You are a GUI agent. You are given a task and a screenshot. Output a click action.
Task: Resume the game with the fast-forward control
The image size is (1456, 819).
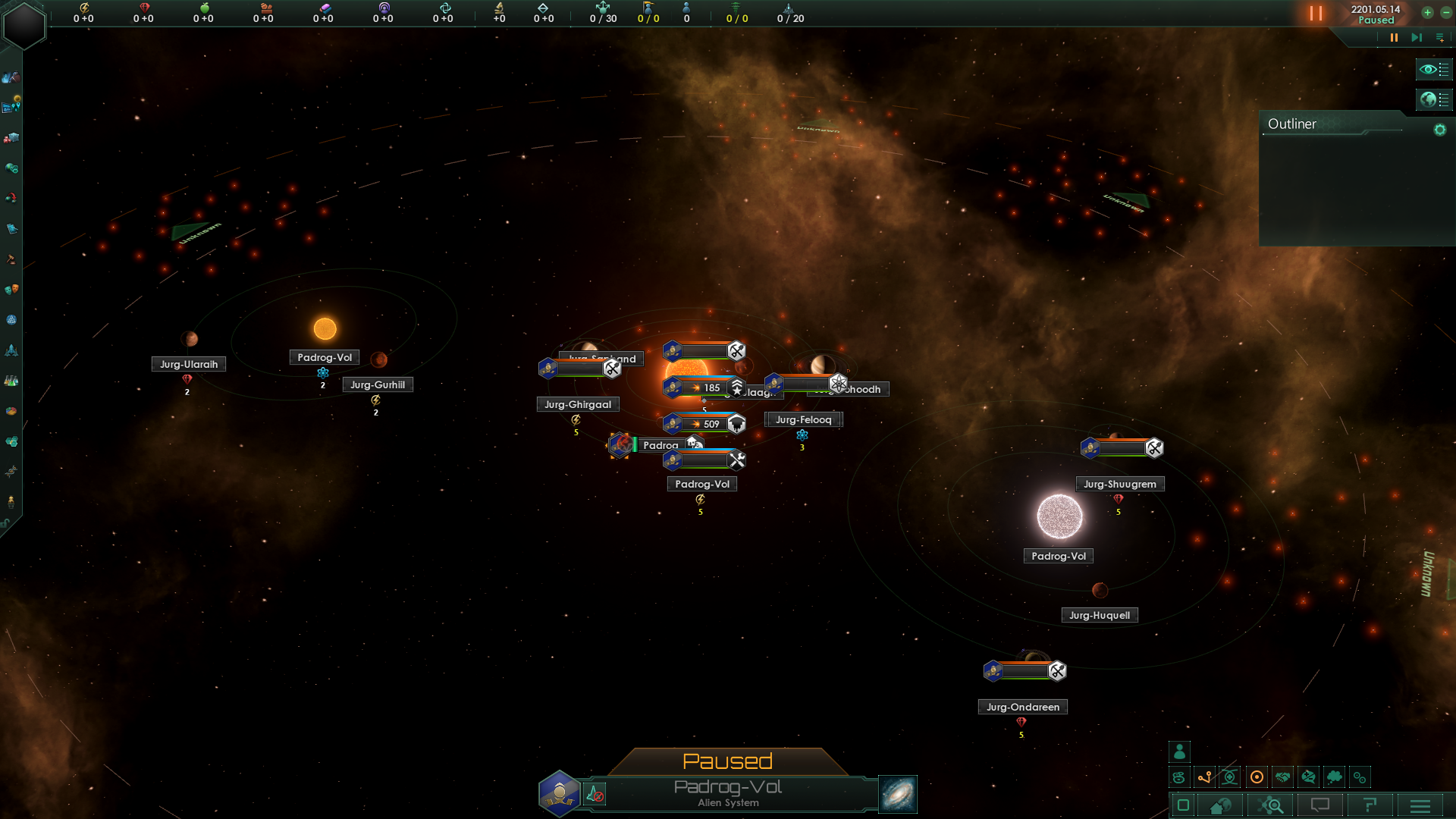click(x=1417, y=37)
